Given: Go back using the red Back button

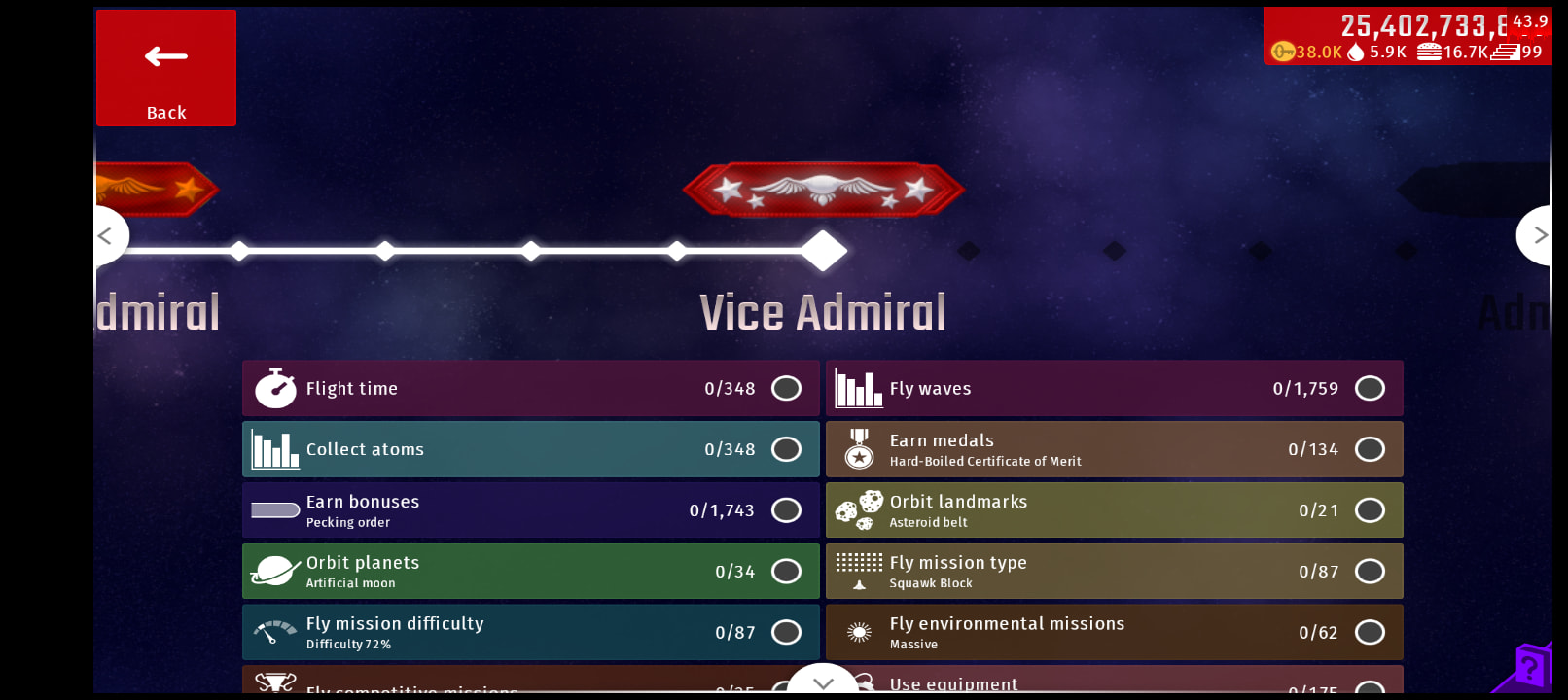Looking at the screenshot, I should point(166,68).
